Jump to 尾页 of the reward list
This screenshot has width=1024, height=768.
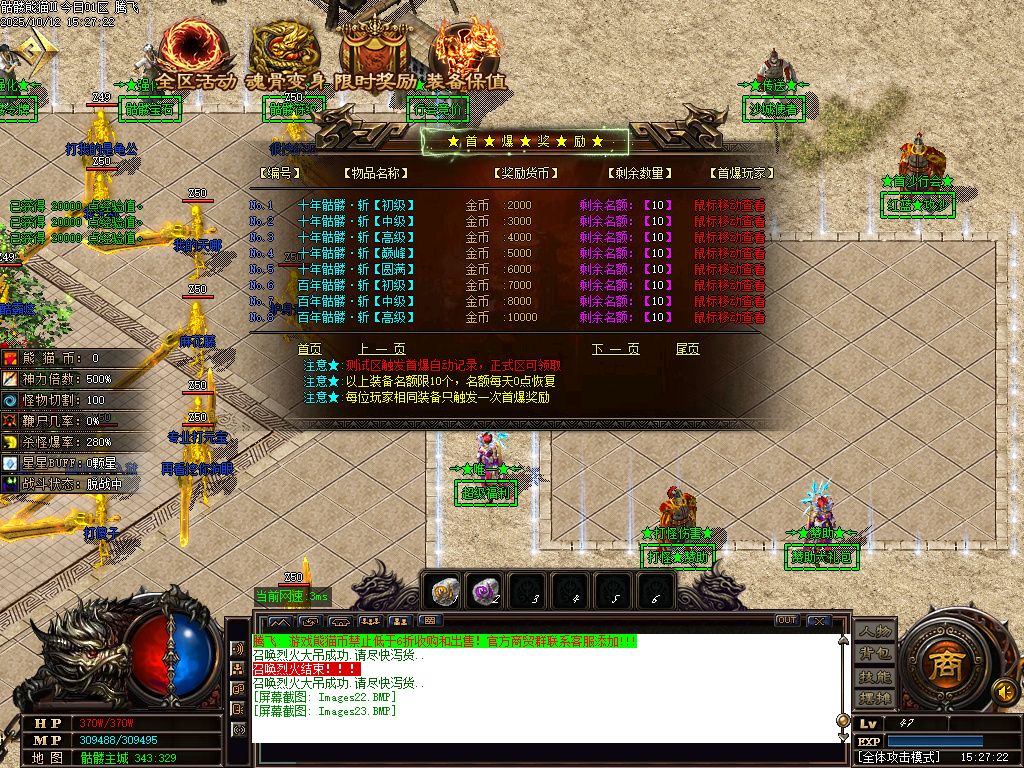(x=688, y=349)
